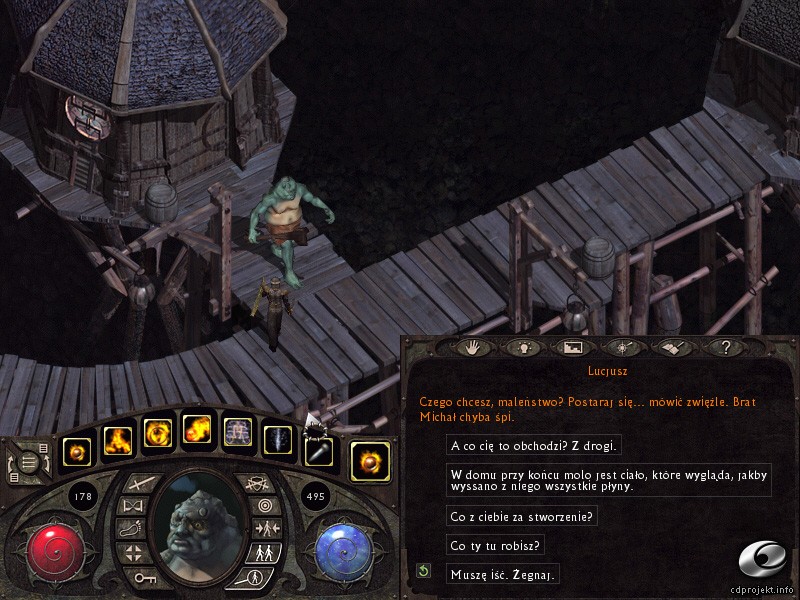Click the ogre character portrait
Screen dimensions: 800x600
pyautogui.click(x=195, y=521)
